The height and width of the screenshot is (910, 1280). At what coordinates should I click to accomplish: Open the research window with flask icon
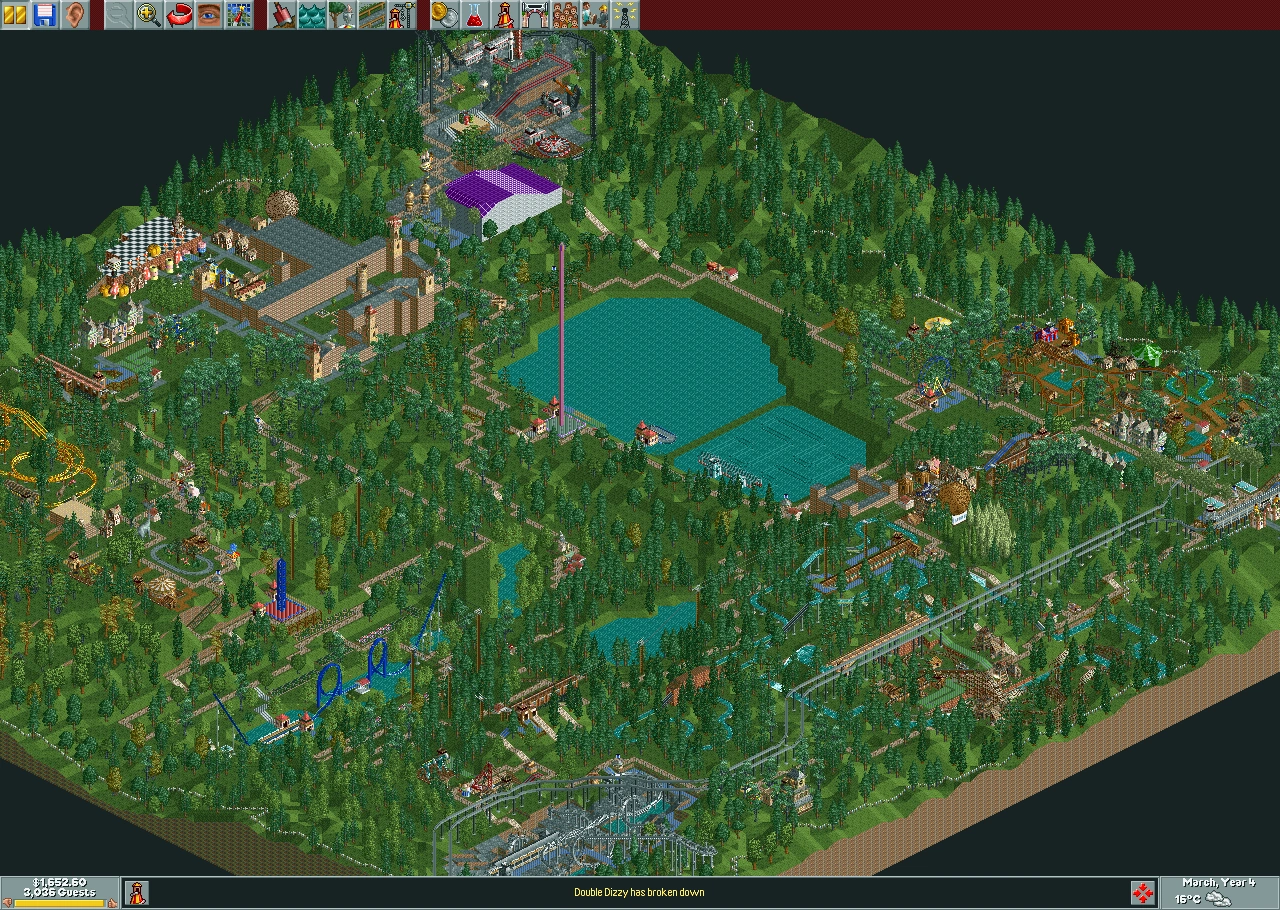(x=473, y=14)
